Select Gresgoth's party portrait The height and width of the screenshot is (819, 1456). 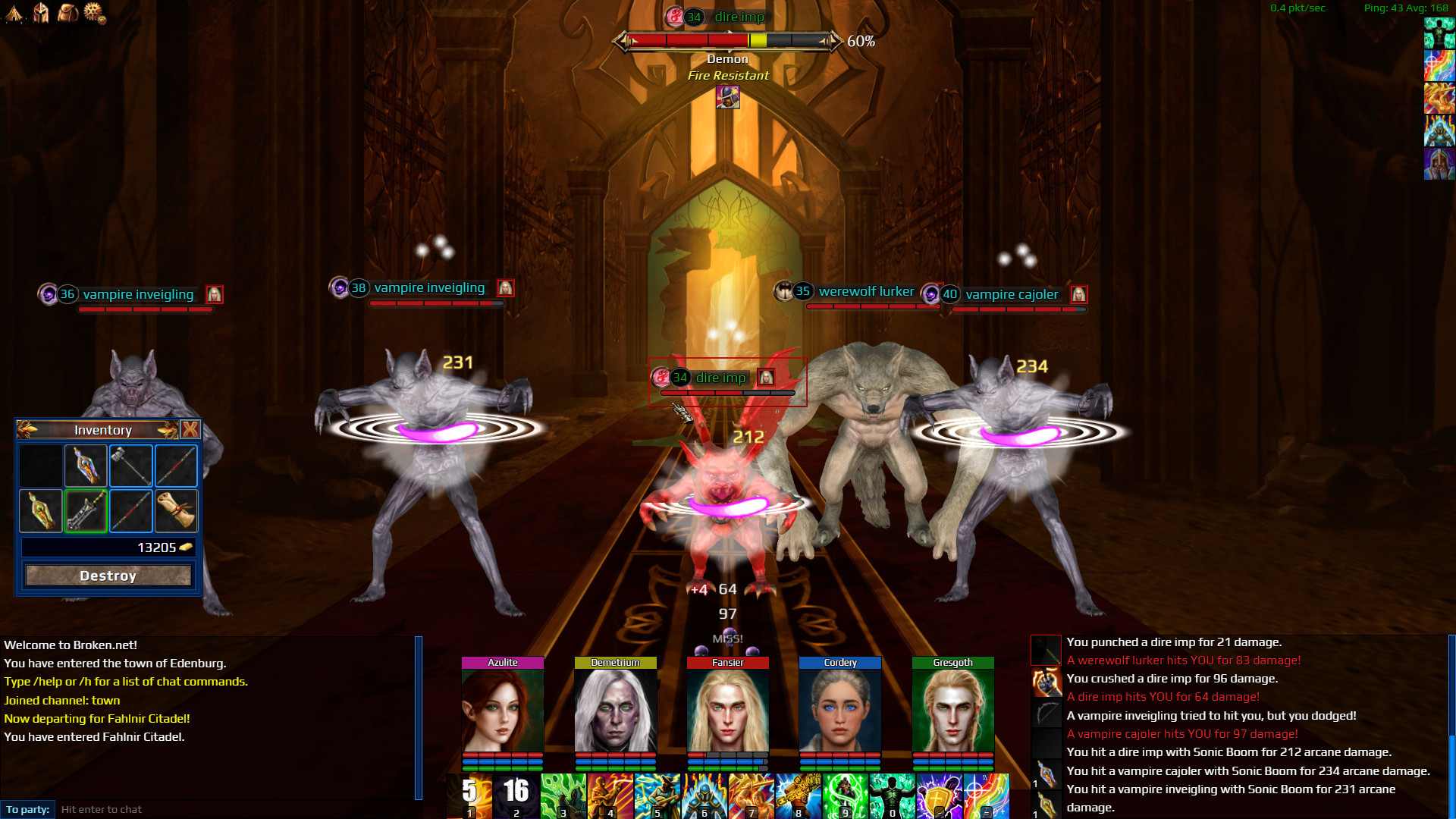click(952, 710)
